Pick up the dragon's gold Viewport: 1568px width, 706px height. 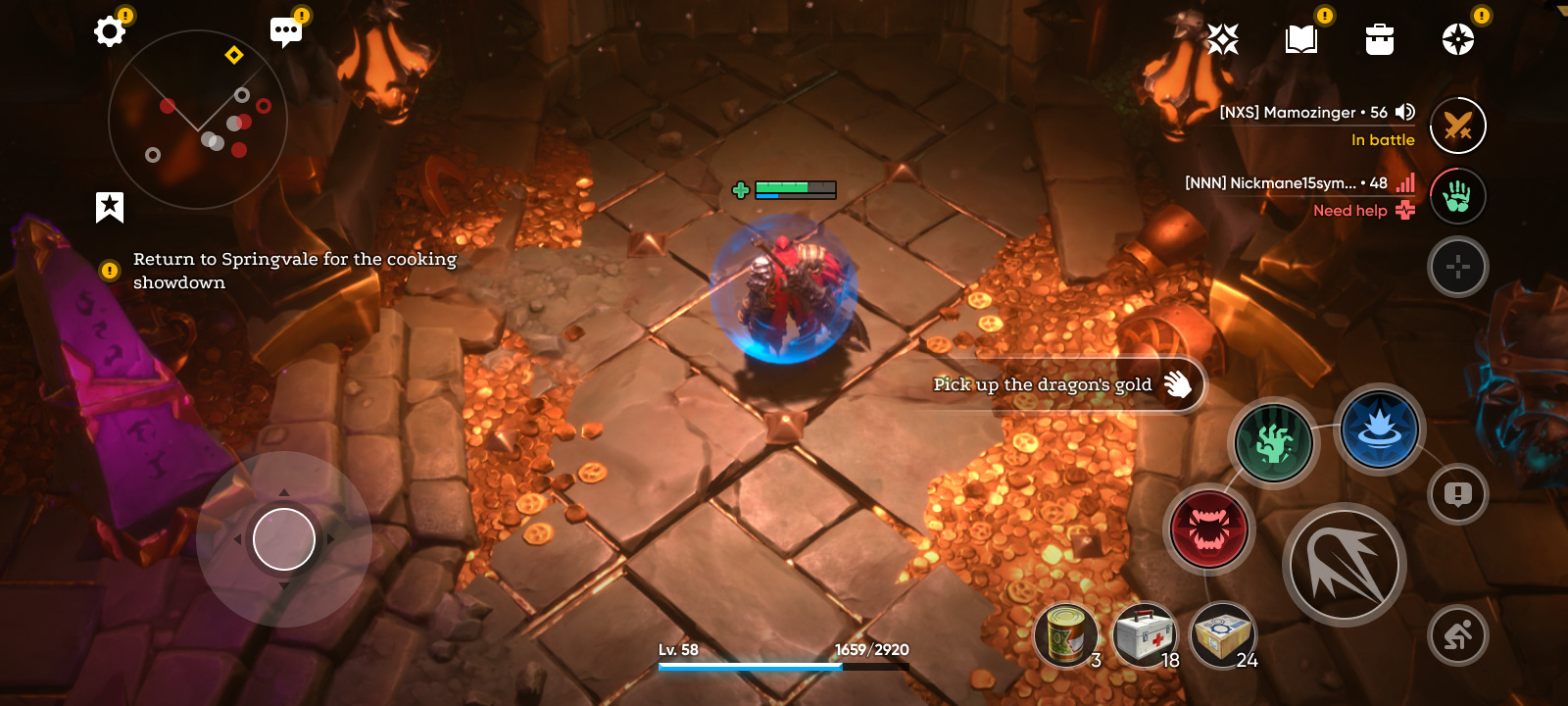(1063, 384)
